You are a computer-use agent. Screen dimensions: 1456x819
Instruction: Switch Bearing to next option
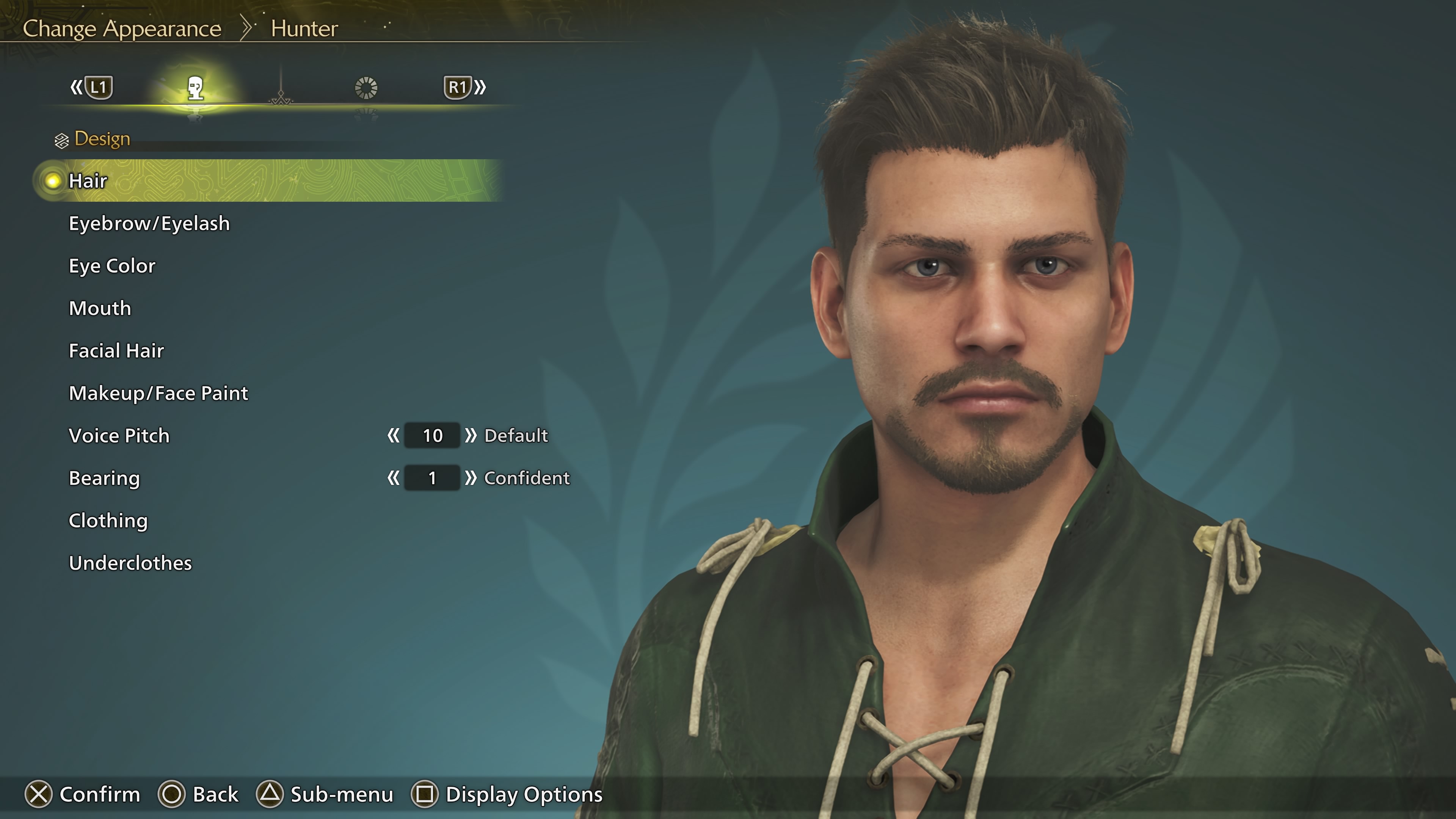click(x=470, y=478)
